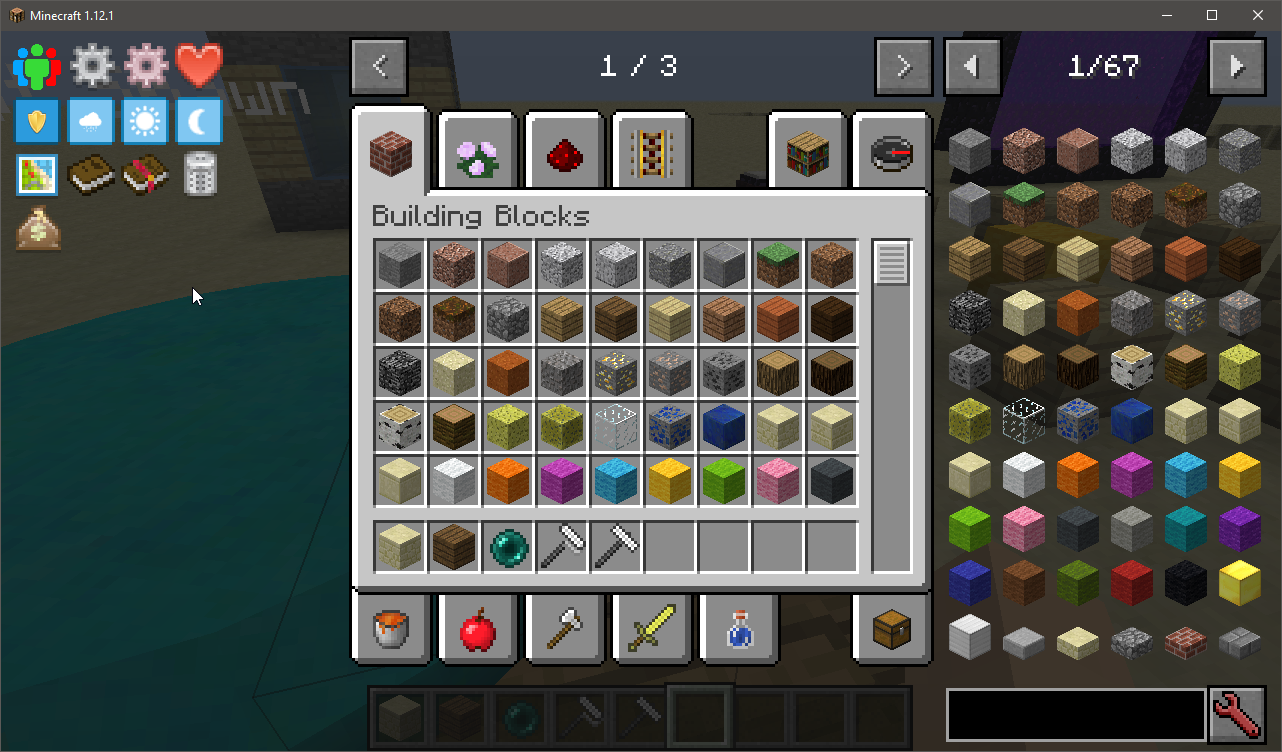This screenshot has width=1282, height=752.
Task: Go to the next creative tabs page
Action: (903, 67)
